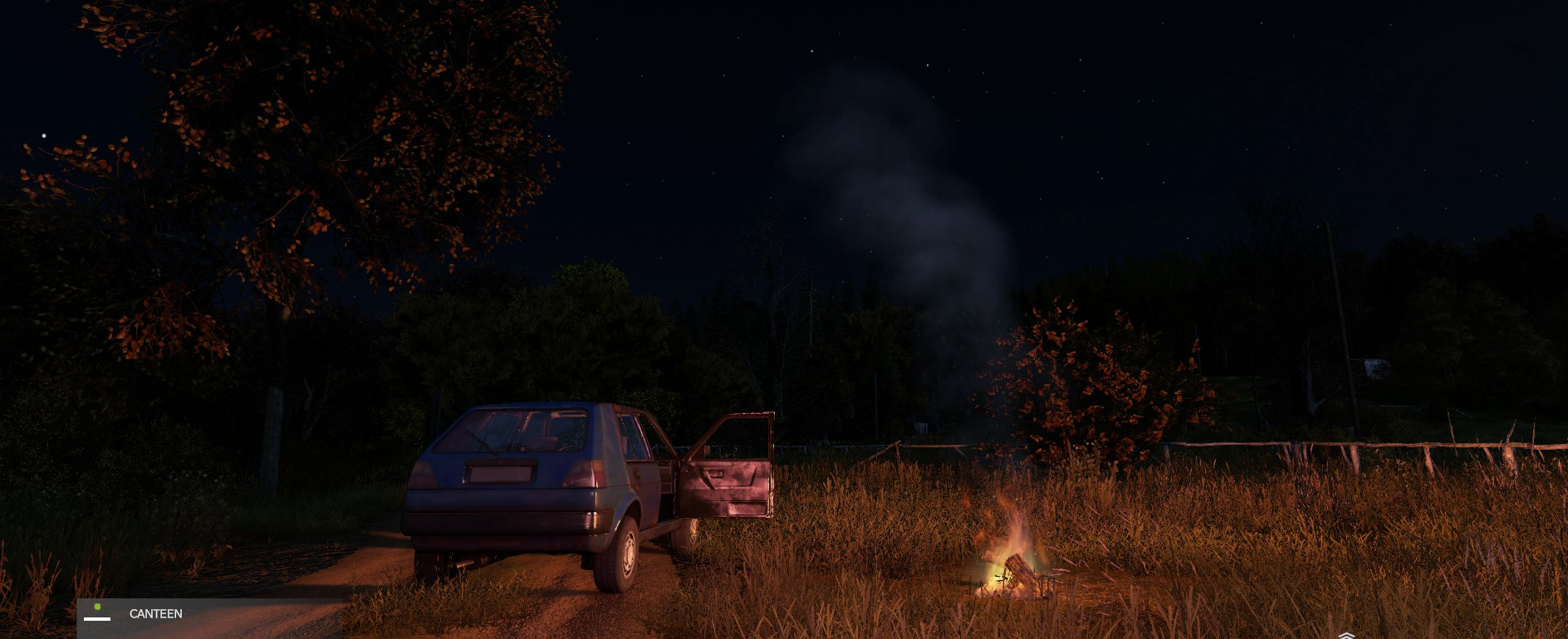The width and height of the screenshot is (1568, 639).
Task: Select the Canteen item slot
Action: coord(154,614)
